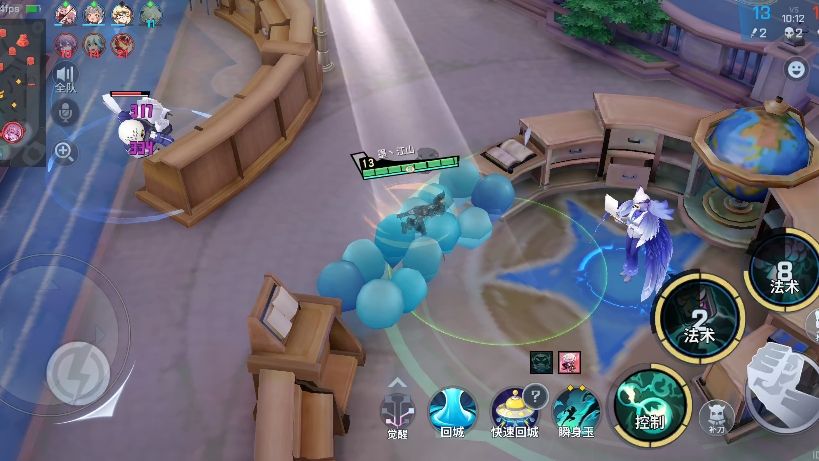Use the 快速回城 UFO quick recall
The height and width of the screenshot is (461, 819).
512,408
